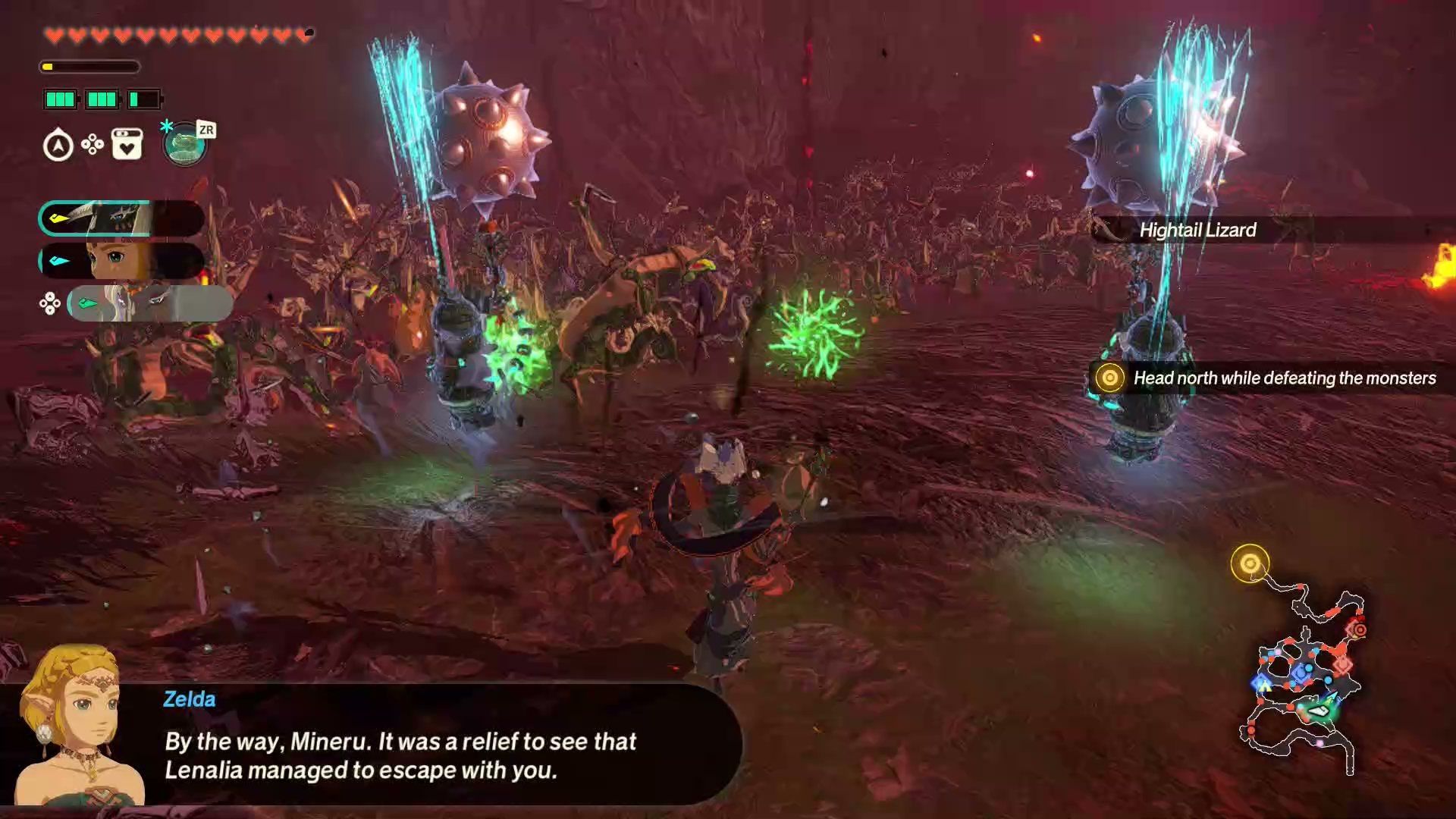Select the top horned-character party portrait
The image size is (1456, 819).
coord(121,218)
